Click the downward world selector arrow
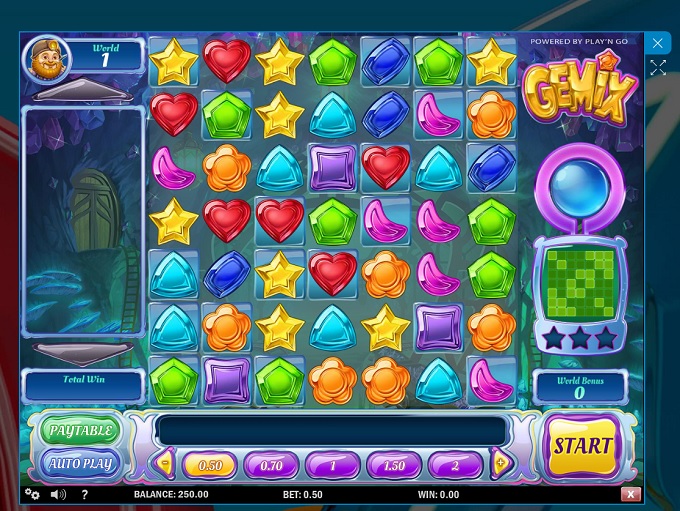This screenshot has height=511, width=680. (x=83, y=353)
